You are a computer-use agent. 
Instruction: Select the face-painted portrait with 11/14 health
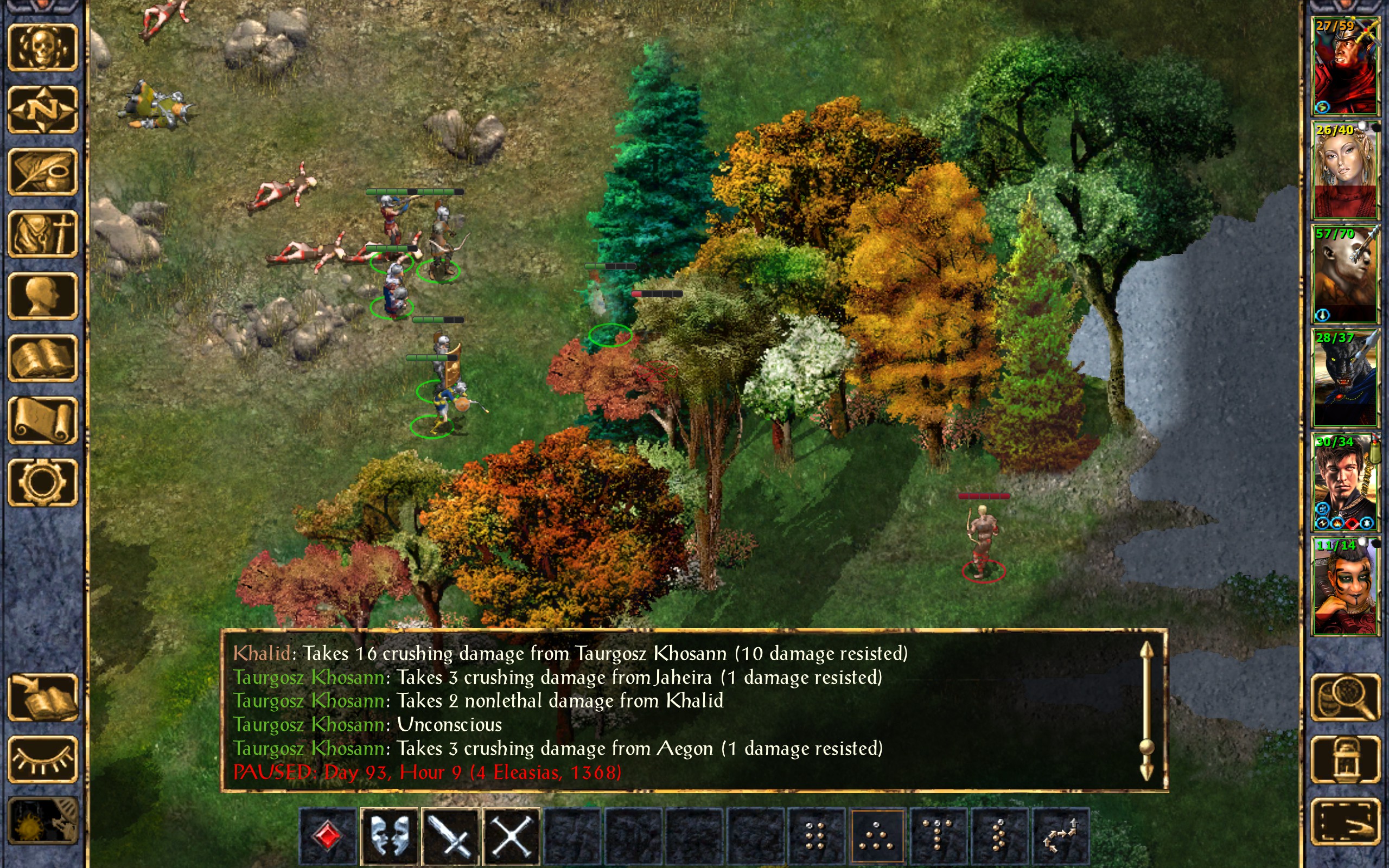(1345, 585)
